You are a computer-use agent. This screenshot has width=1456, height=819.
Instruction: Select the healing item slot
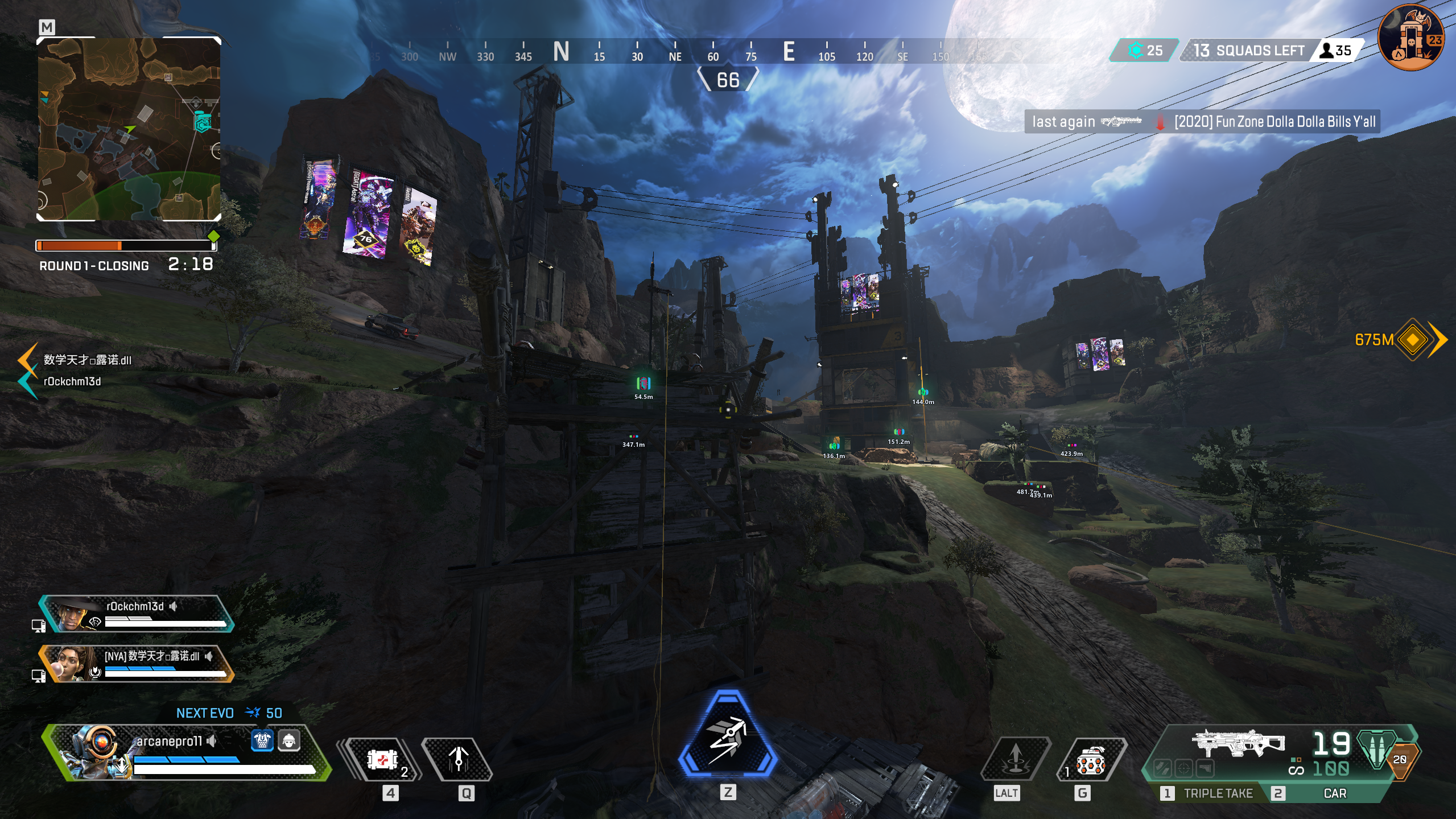(x=382, y=759)
